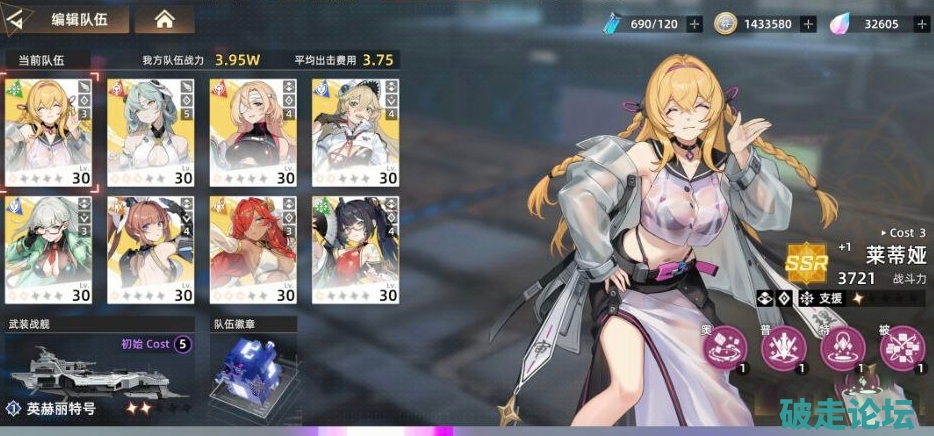View the 普 normal attack skill icon

(x=784, y=348)
